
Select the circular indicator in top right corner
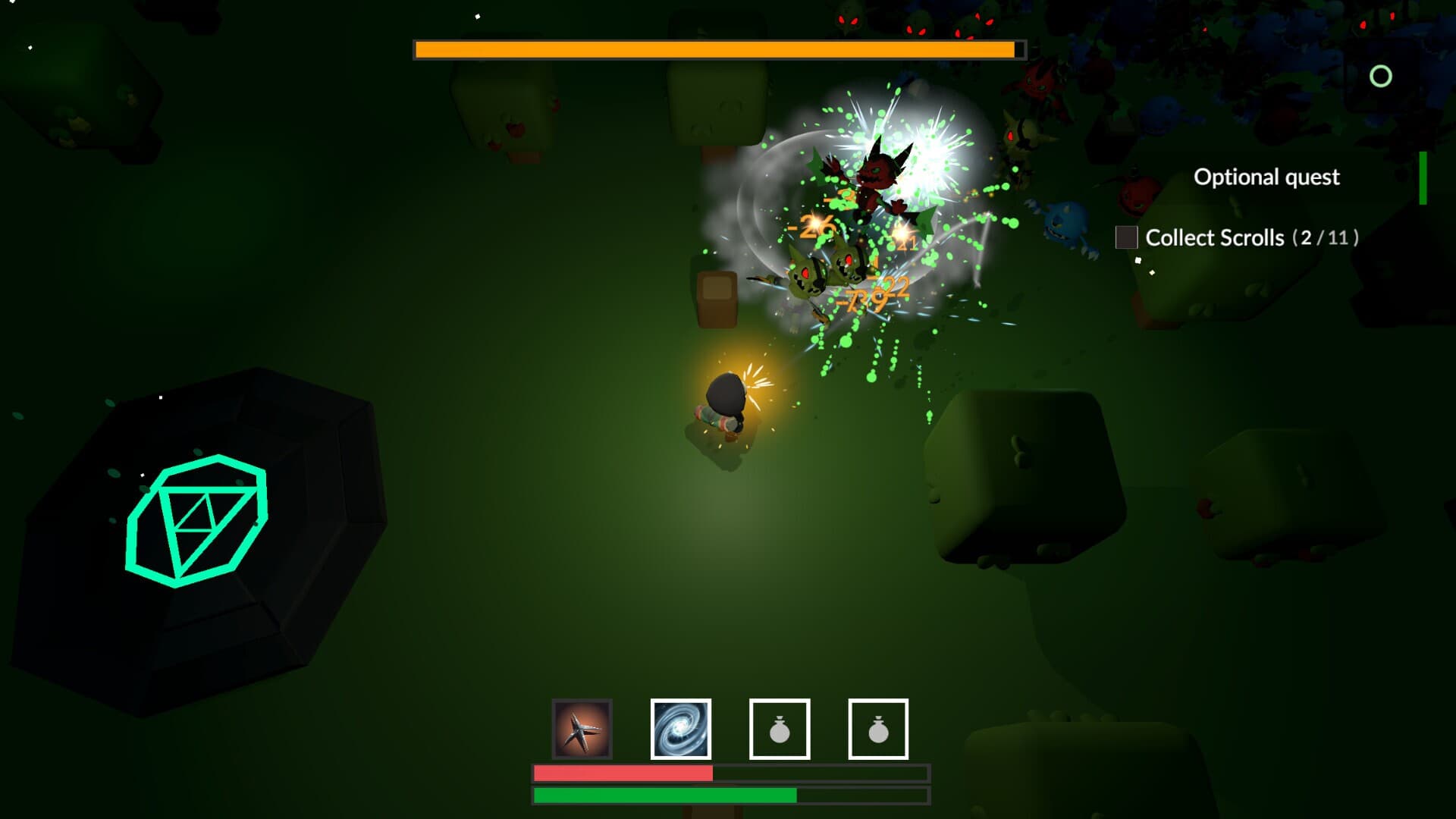(x=1380, y=76)
